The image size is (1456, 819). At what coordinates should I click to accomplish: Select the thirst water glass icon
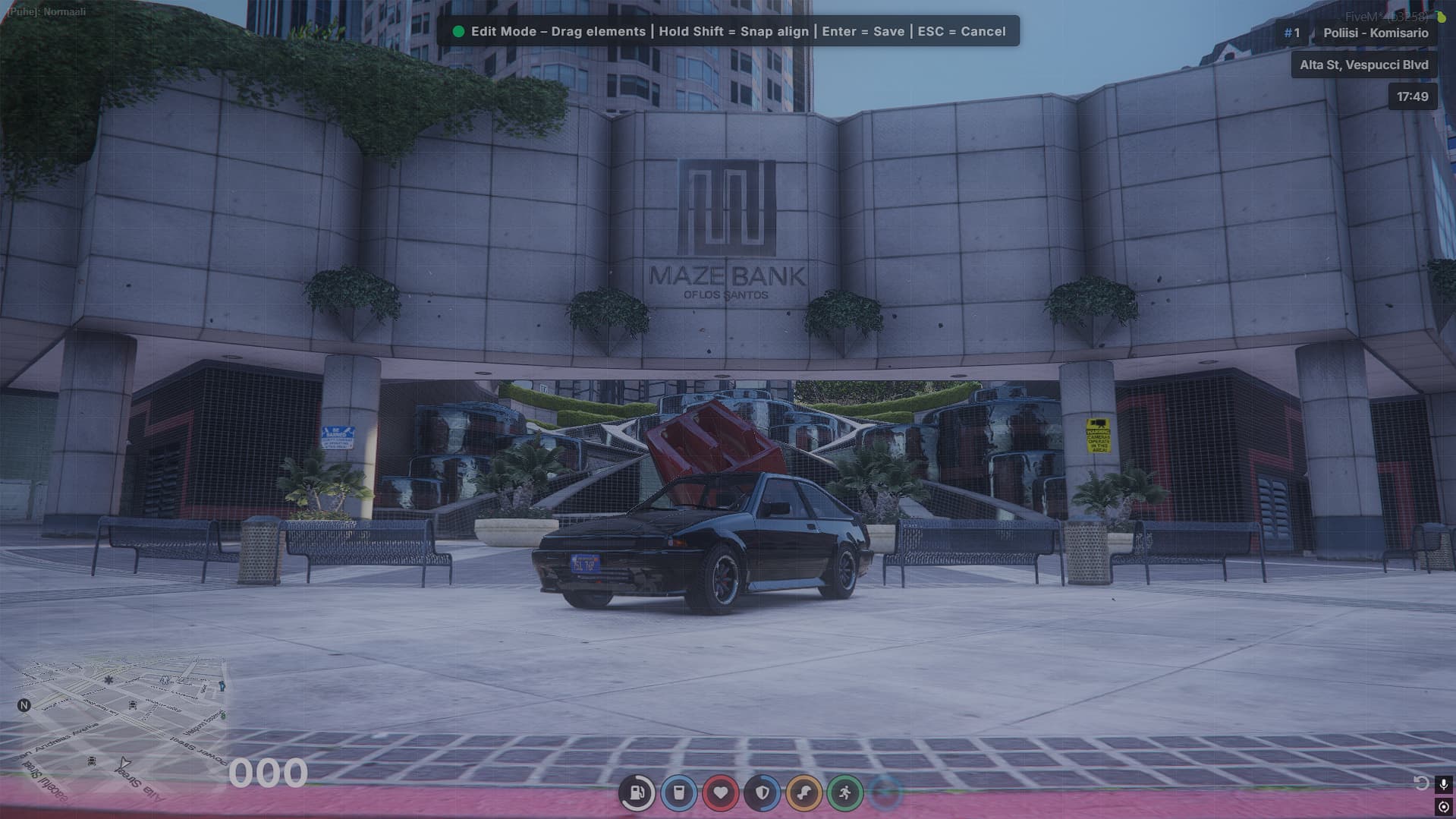click(679, 793)
